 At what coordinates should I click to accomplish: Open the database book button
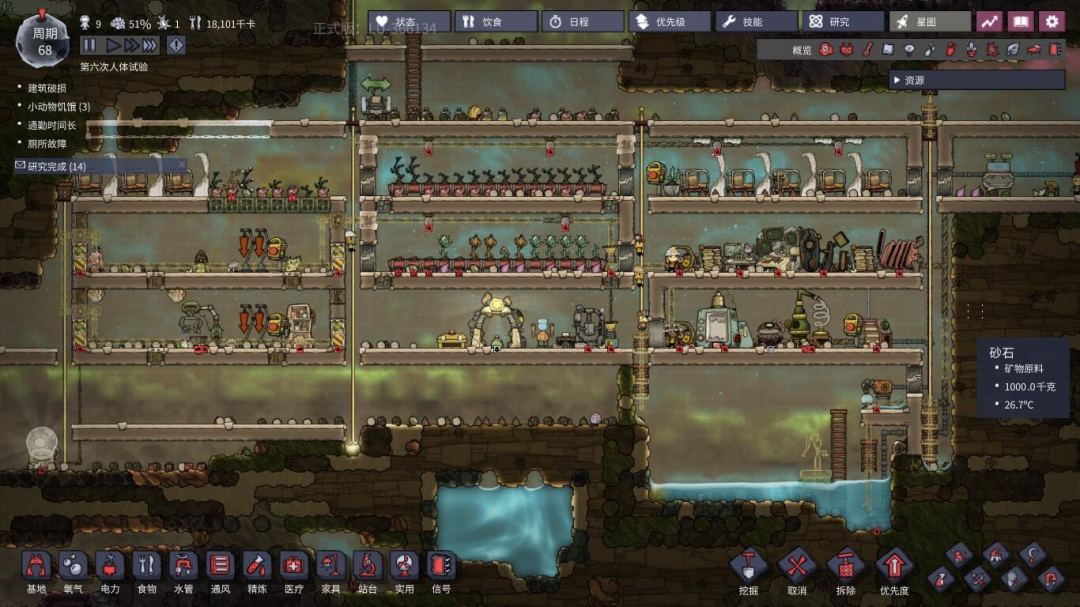(1020, 21)
